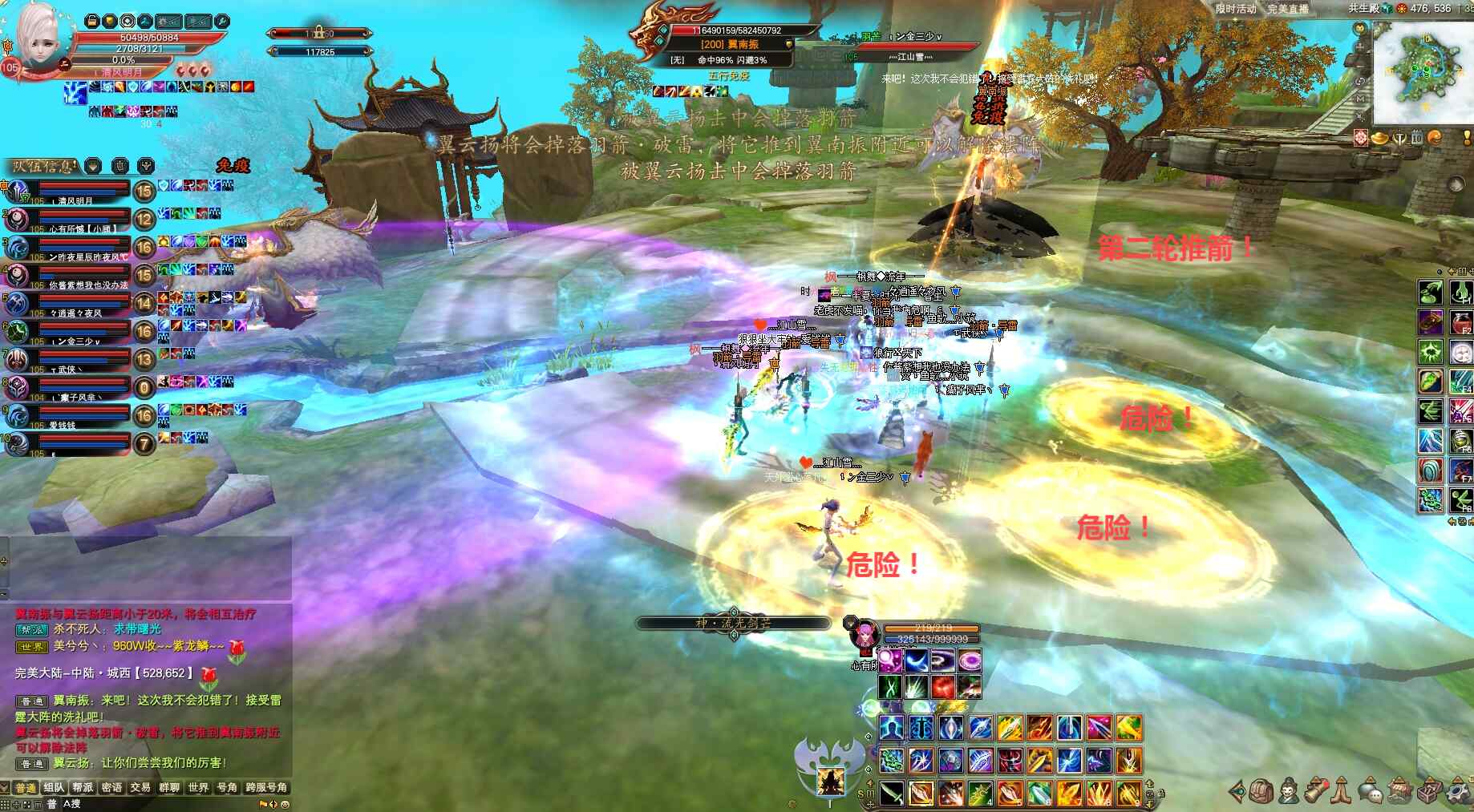Open the character portrait menu icon
The image size is (1474, 812).
[1289, 792]
